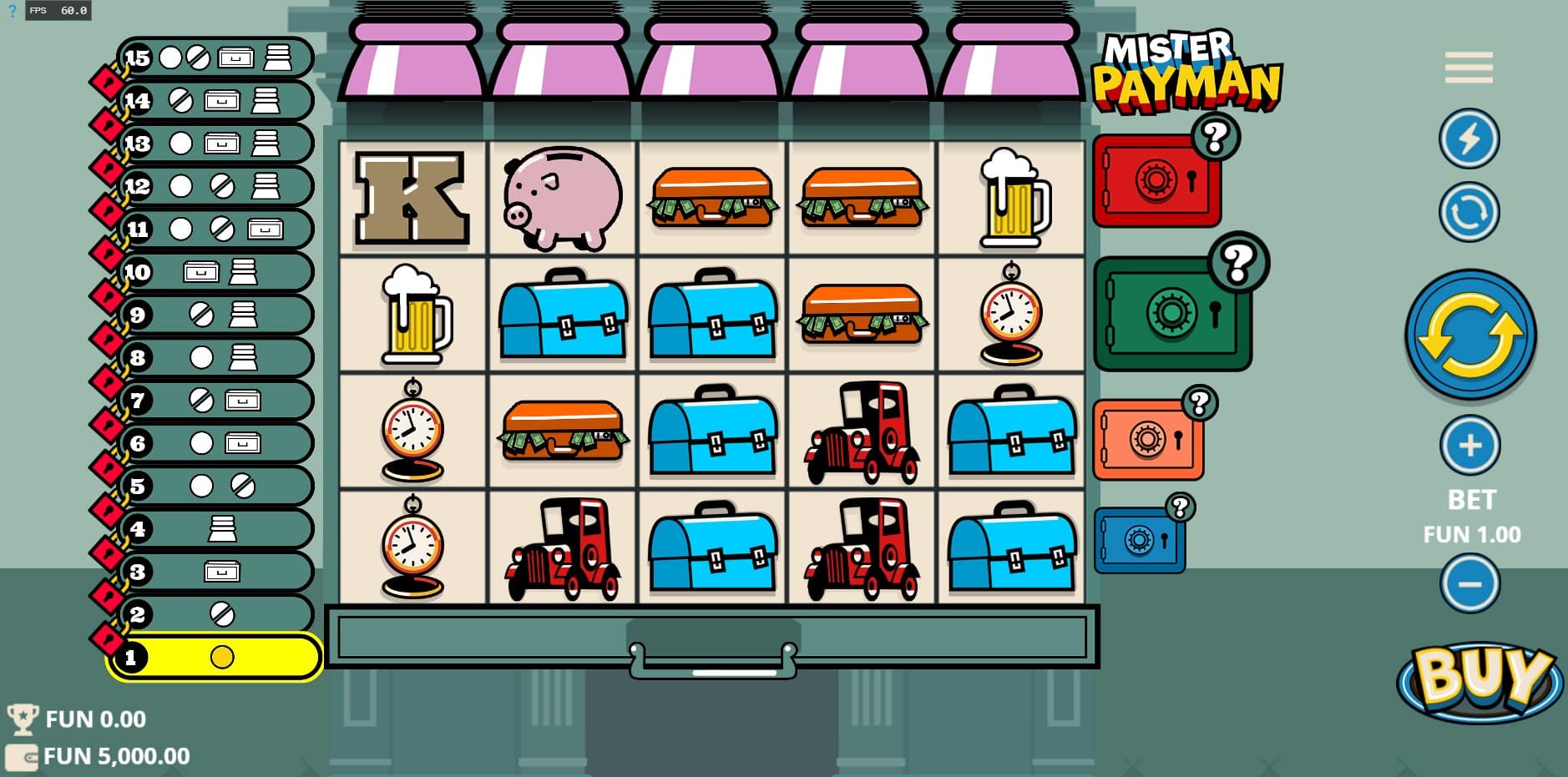The width and height of the screenshot is (1568, 777).
Task: Show info for the small blue safe
Action: click(1179, 507)
